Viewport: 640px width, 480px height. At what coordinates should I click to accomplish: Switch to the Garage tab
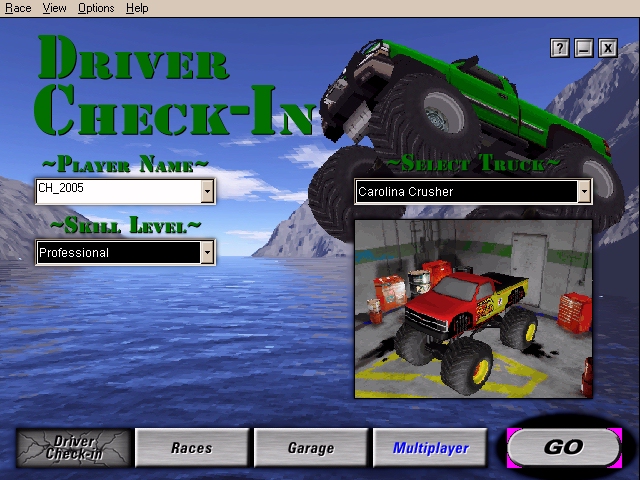click(310, 448)
